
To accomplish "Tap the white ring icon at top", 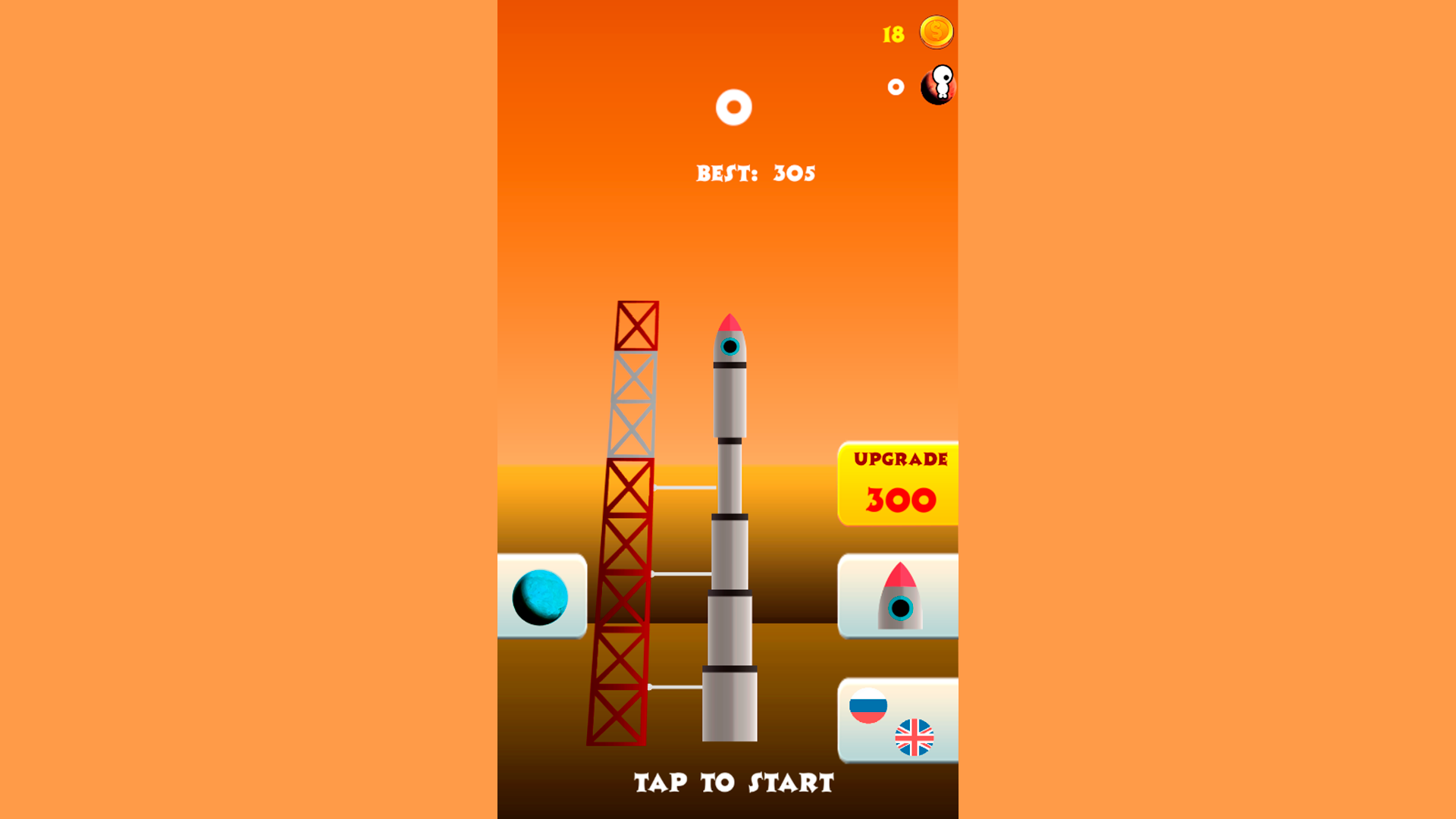I will [733, 108].
